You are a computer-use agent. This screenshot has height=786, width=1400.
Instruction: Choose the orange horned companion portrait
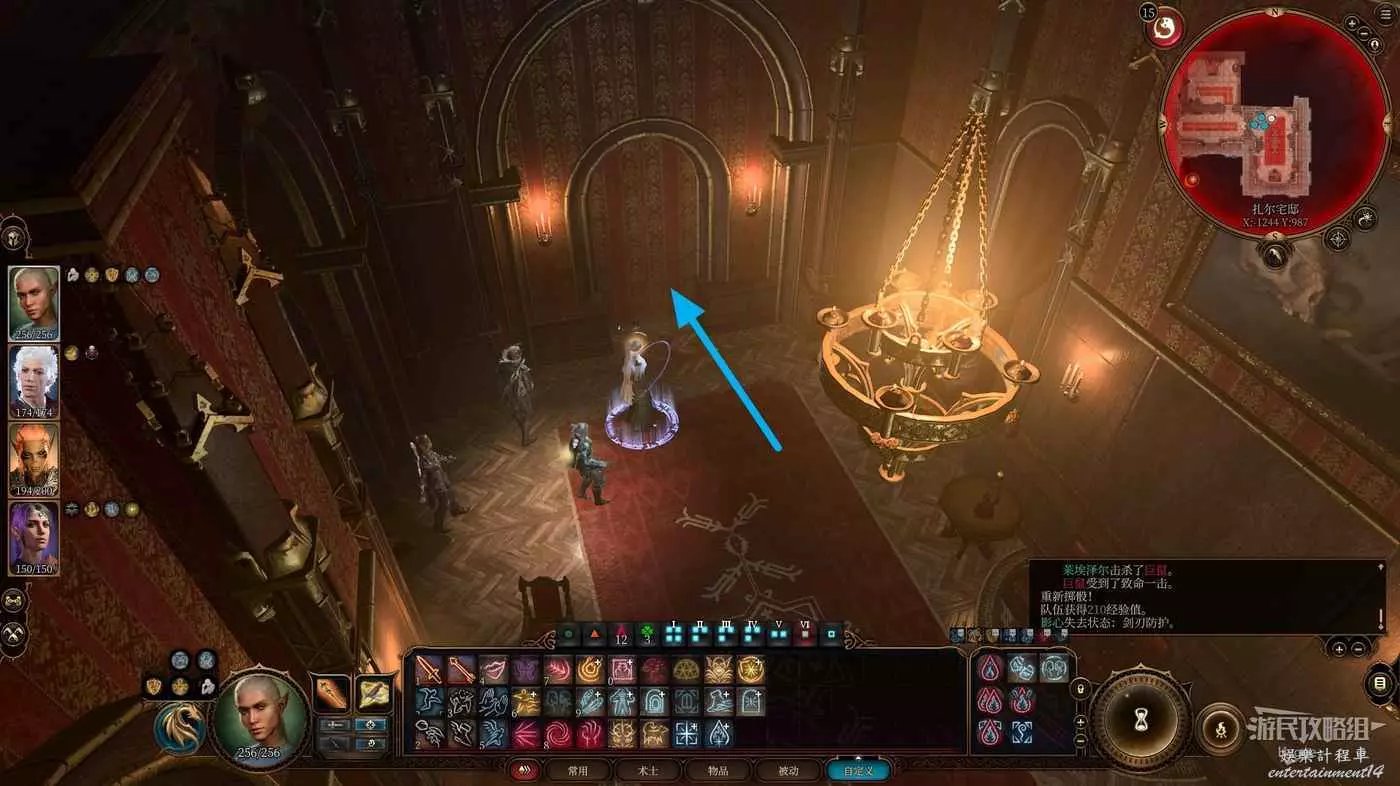click(x=34, y=460)
